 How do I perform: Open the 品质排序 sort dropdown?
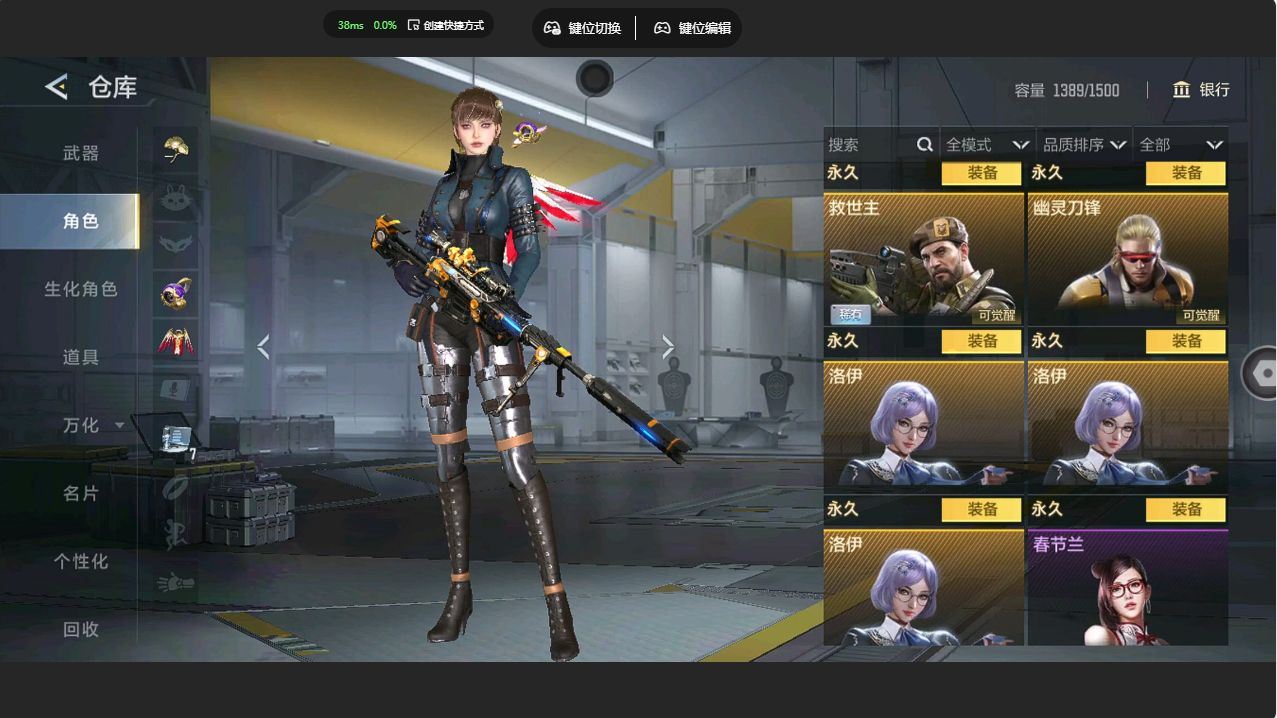1084,145
